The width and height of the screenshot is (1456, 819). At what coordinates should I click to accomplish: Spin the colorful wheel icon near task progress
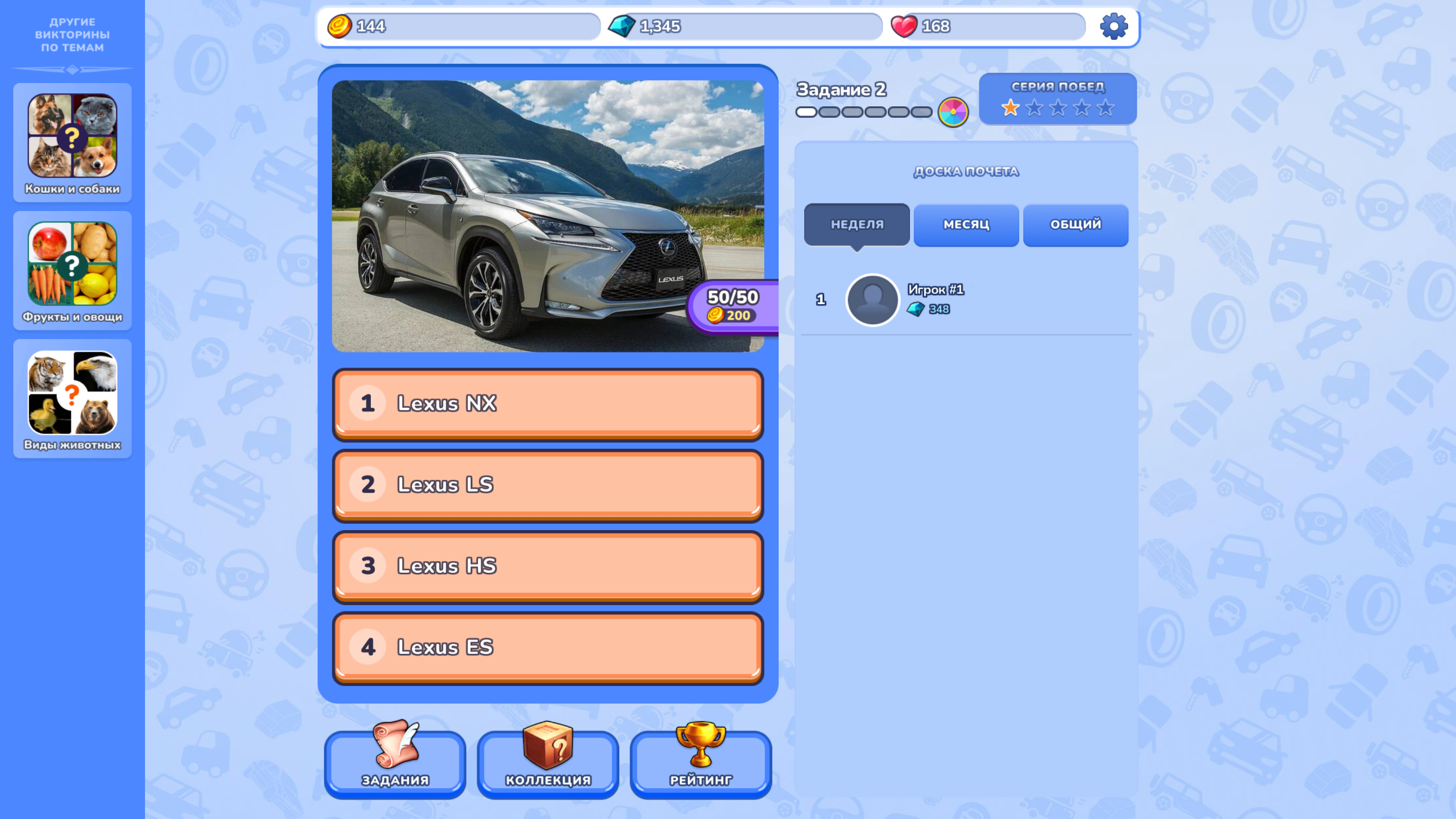(x=953, y=111)
